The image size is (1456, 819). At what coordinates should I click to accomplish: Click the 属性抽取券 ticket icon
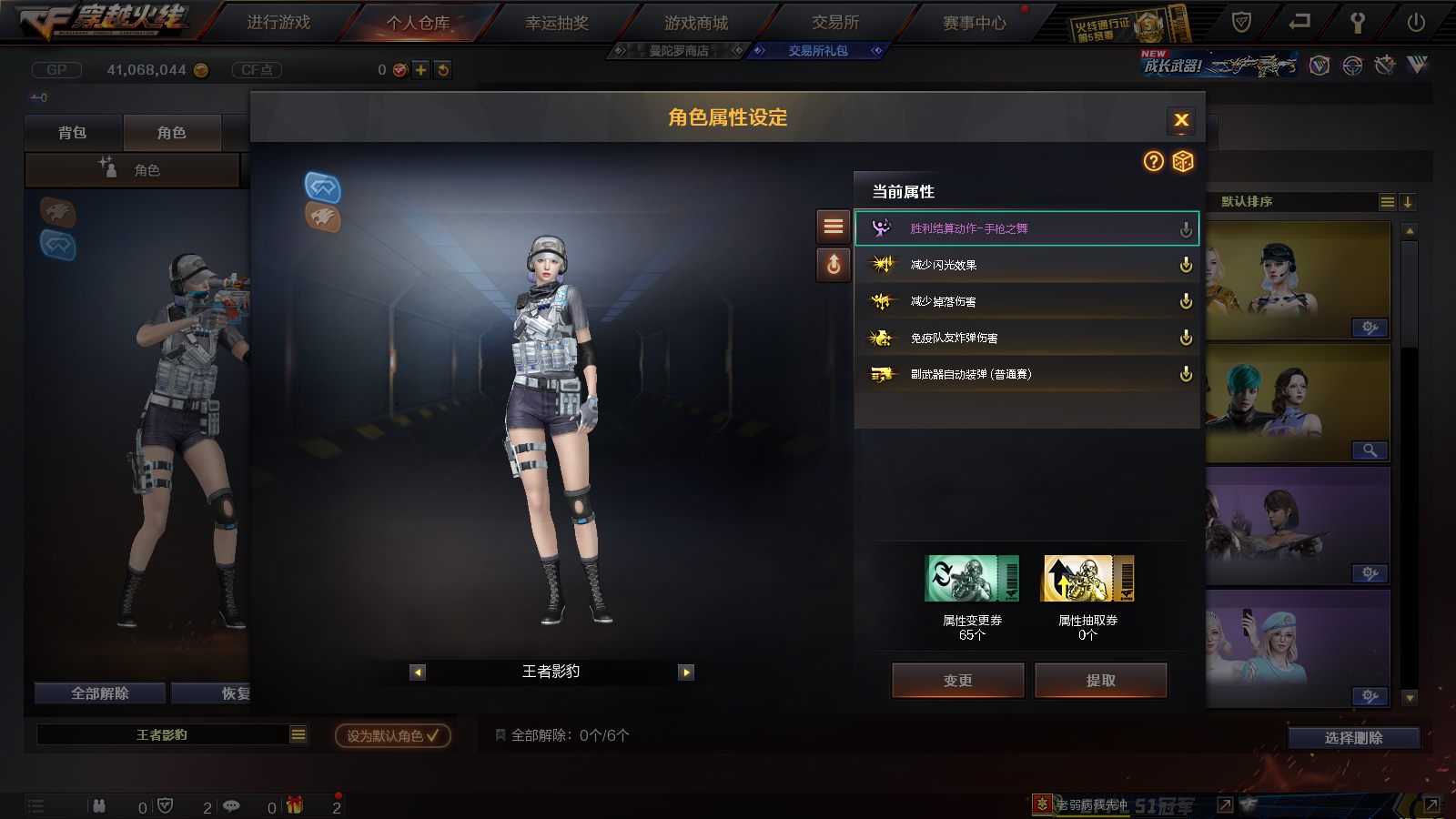click(x=1087, y=579)
